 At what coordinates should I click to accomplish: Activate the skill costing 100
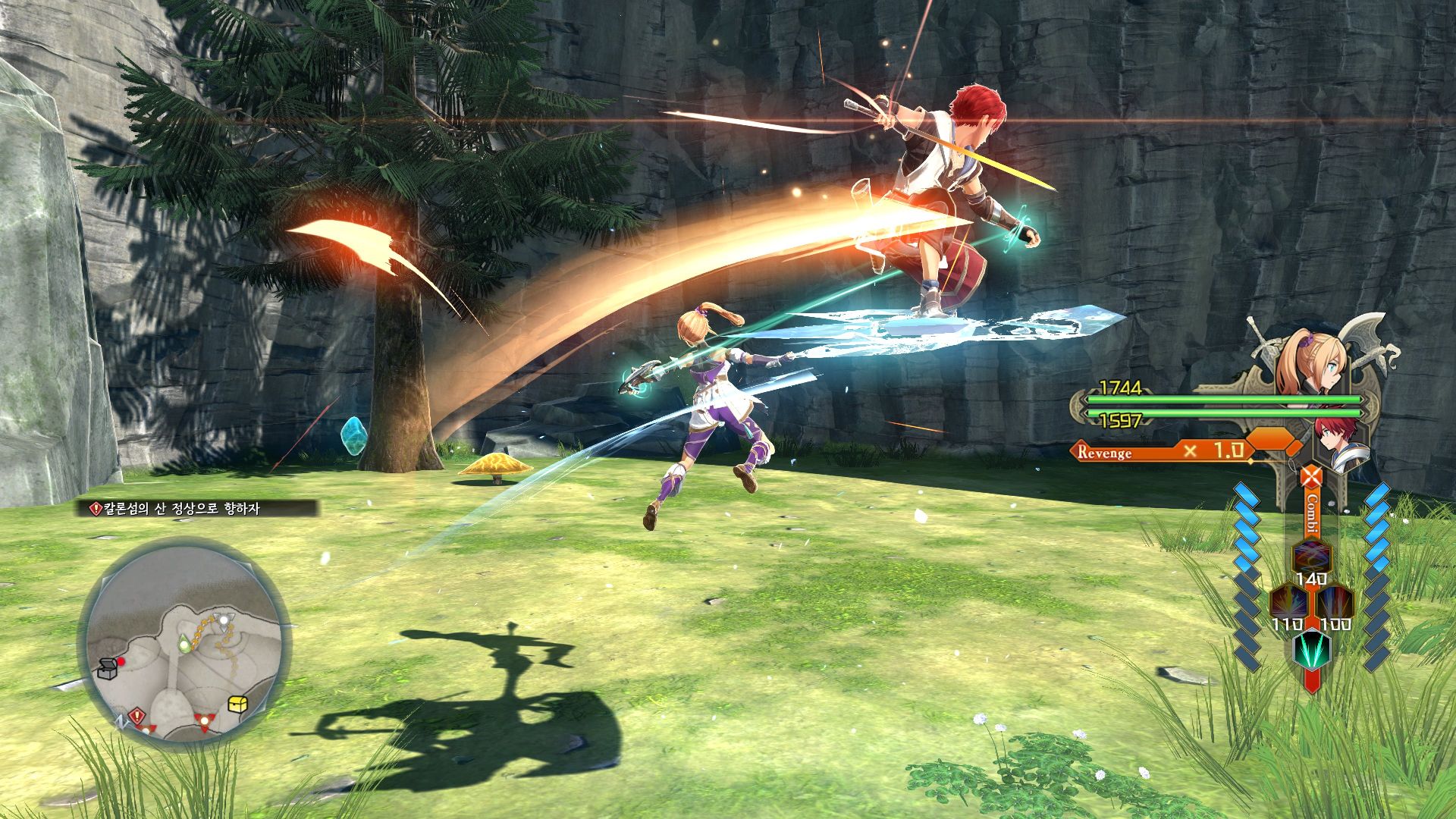coord(1335,604)
